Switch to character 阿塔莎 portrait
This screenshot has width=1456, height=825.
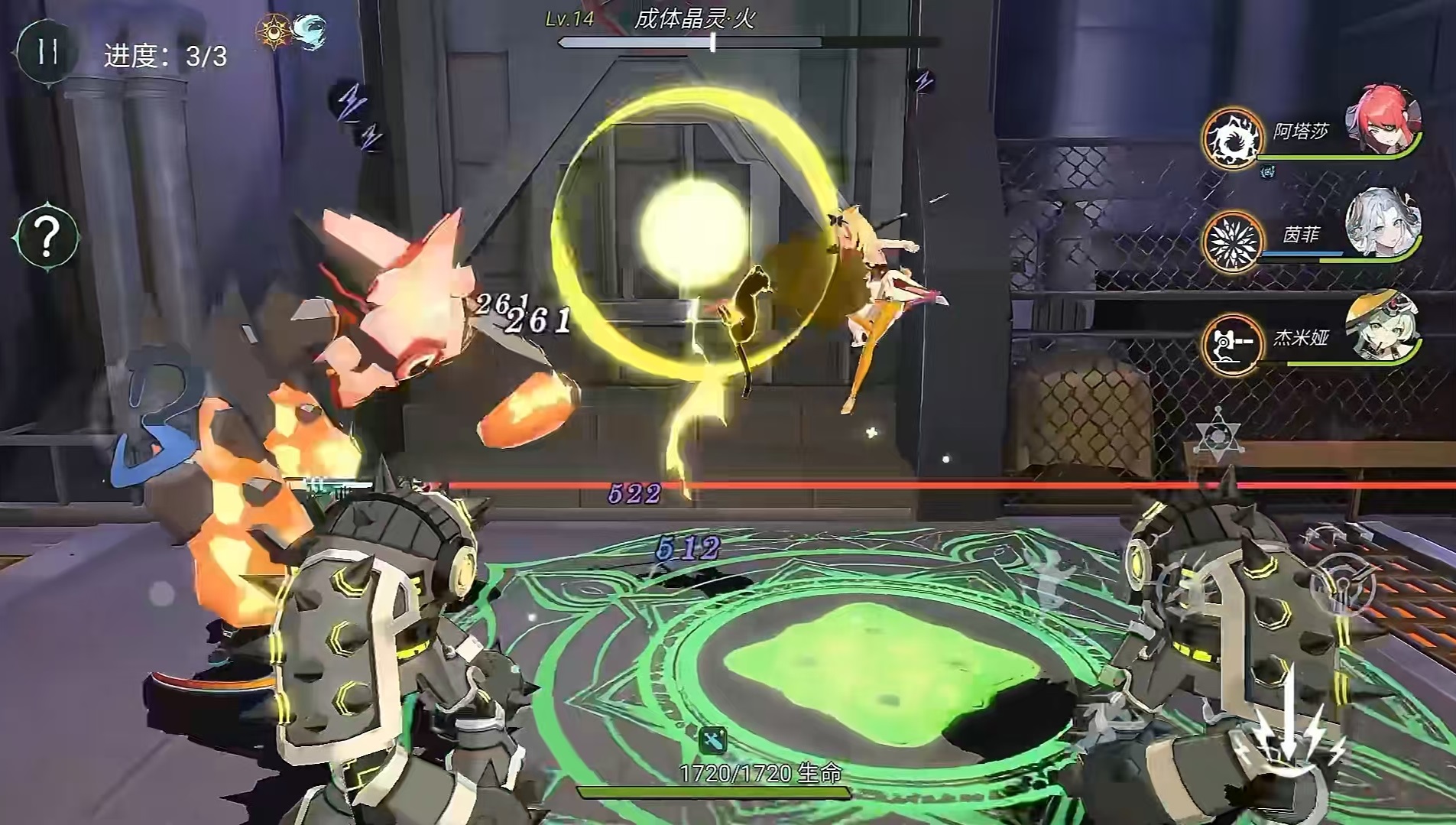click(1383, 120)
